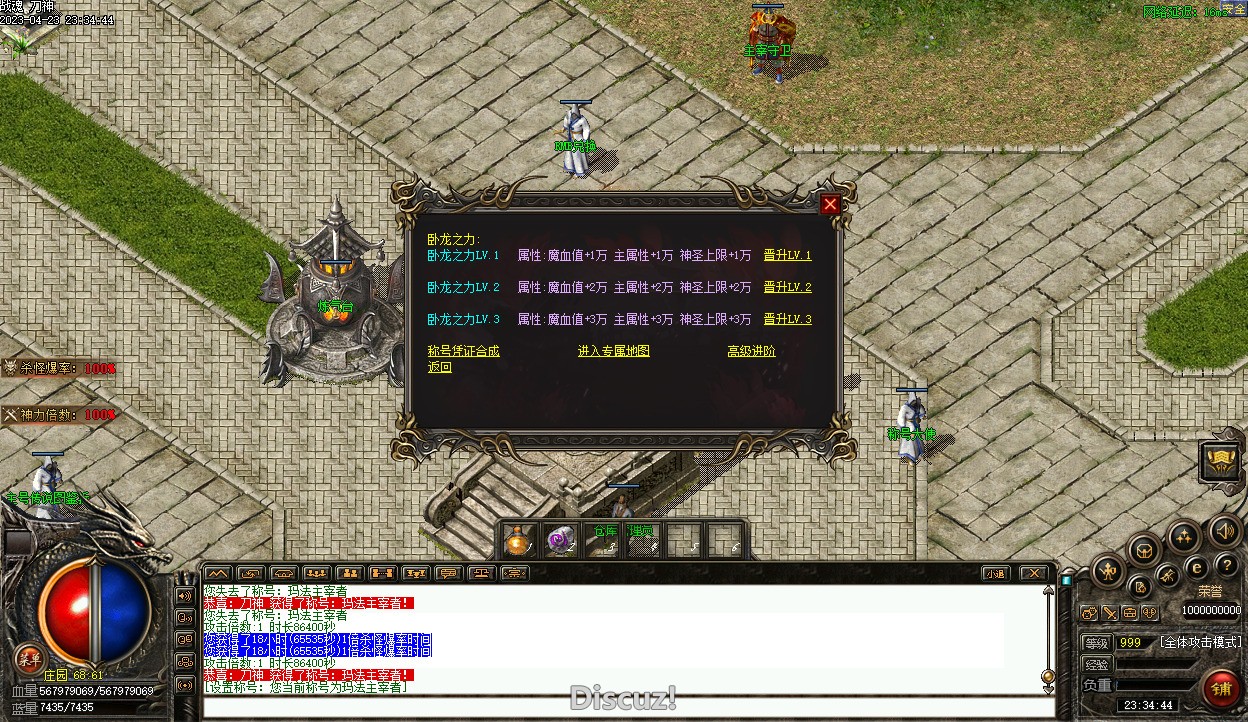Go back with the 返回 link
The height and width of the screenshot is (722, 1248).
tap(440, 367)
